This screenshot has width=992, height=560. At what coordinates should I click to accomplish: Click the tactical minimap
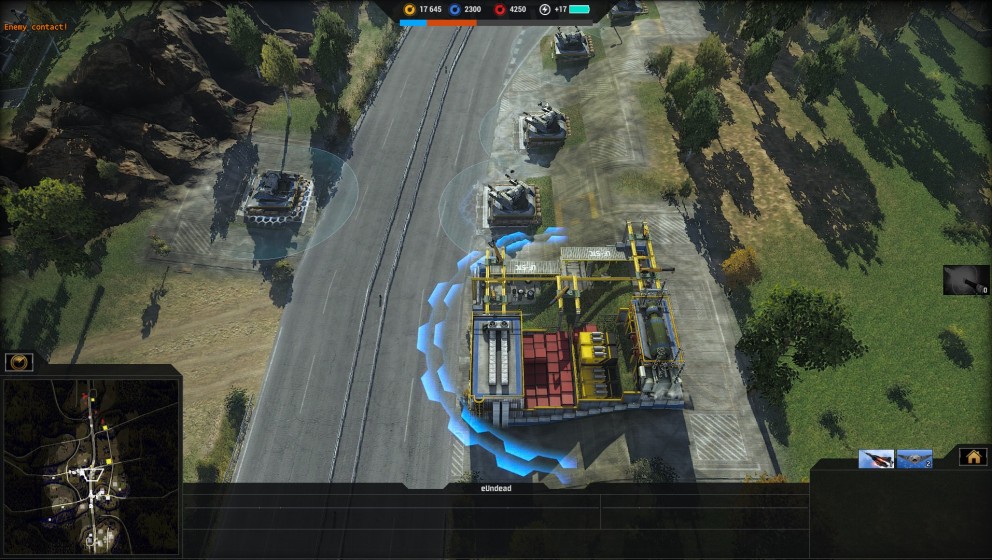pyautogui.click(x=90, y=464)
